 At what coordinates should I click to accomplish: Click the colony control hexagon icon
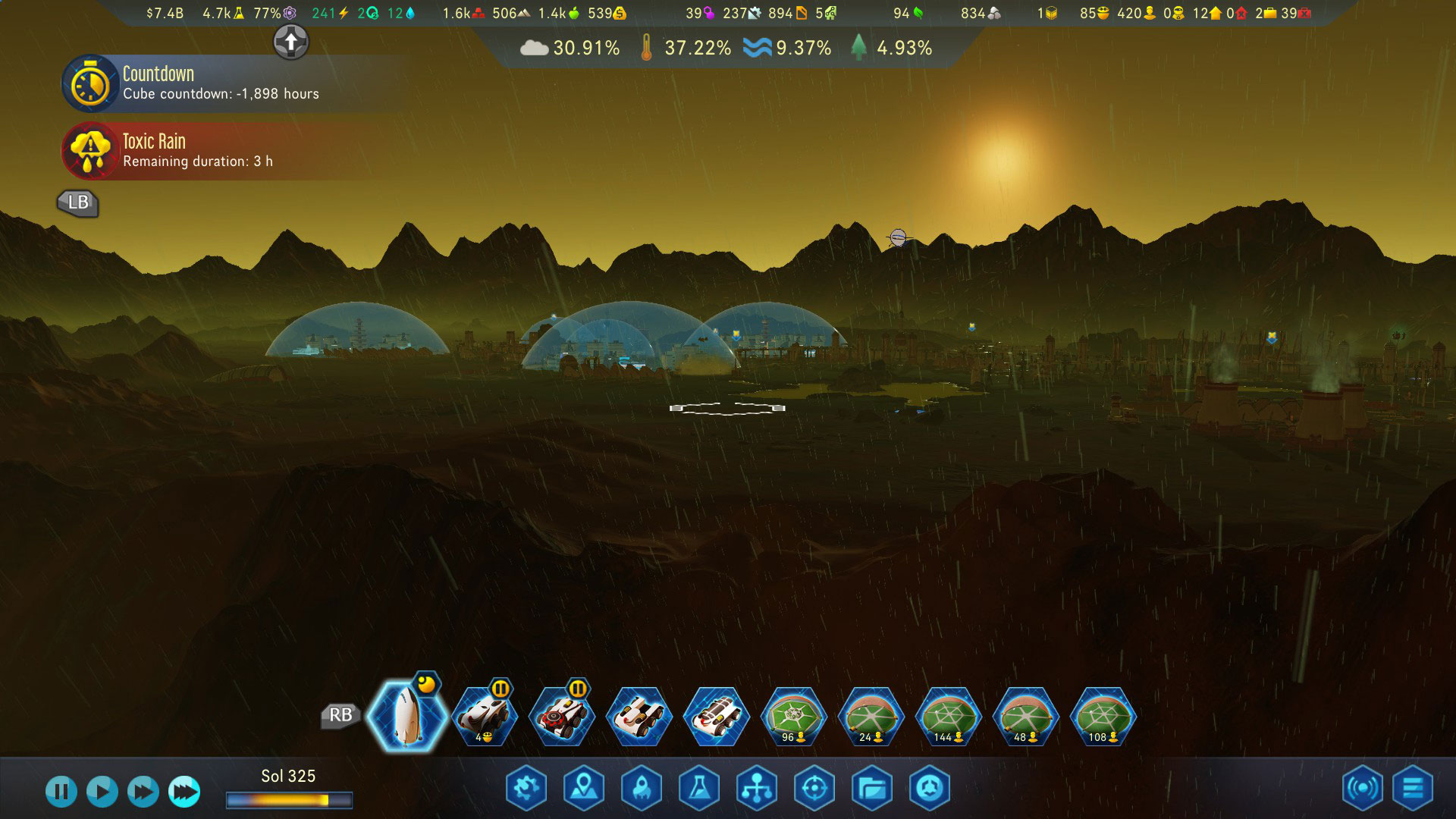930,789
